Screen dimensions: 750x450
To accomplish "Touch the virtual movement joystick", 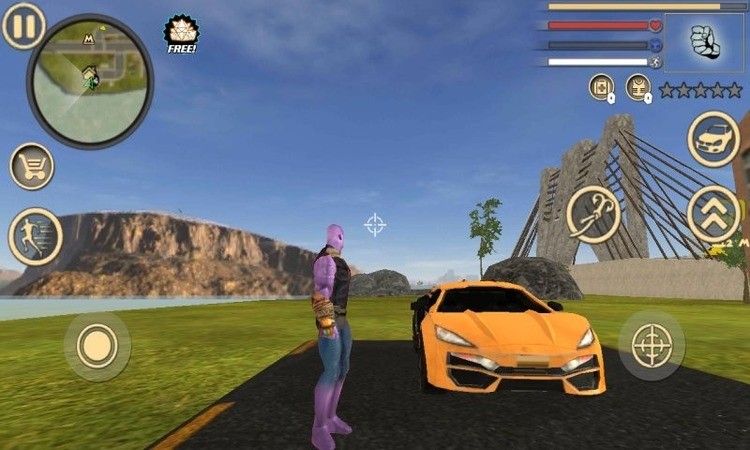I will point(97,346).
